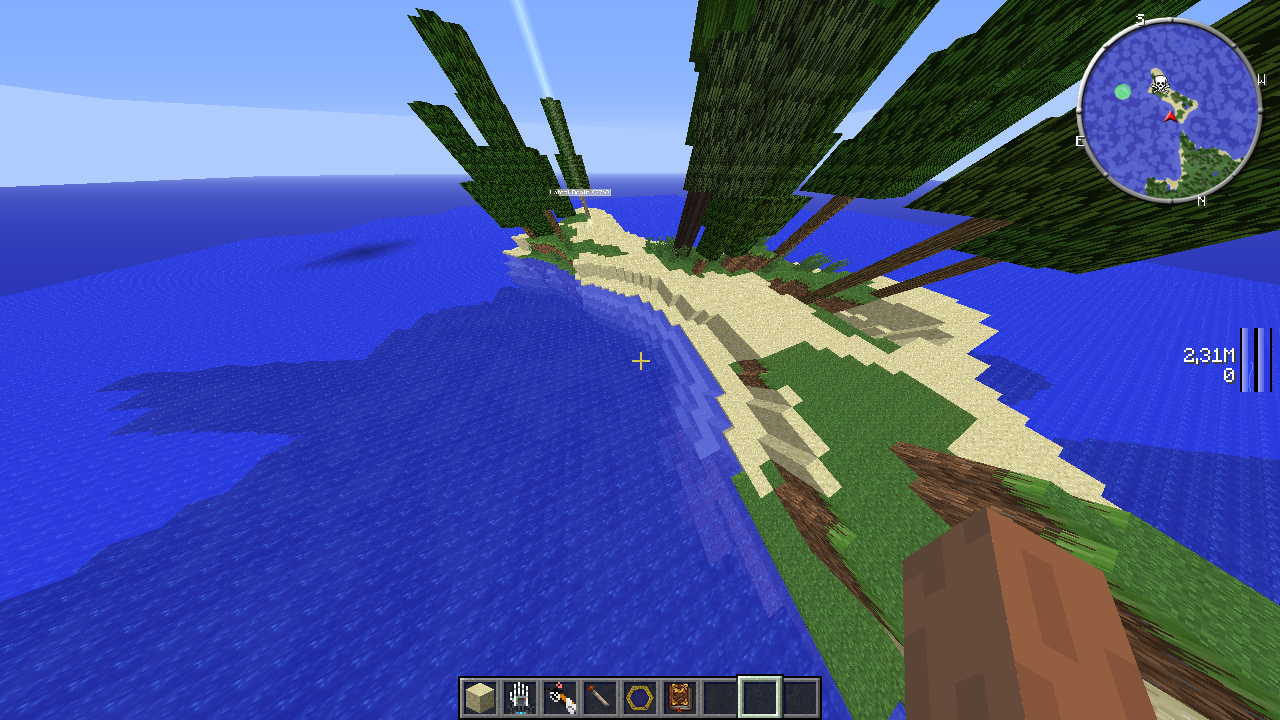Viewport: 1280px width, 720px height.
Task: Choose the white robotic glove slot
Action: 520,697
